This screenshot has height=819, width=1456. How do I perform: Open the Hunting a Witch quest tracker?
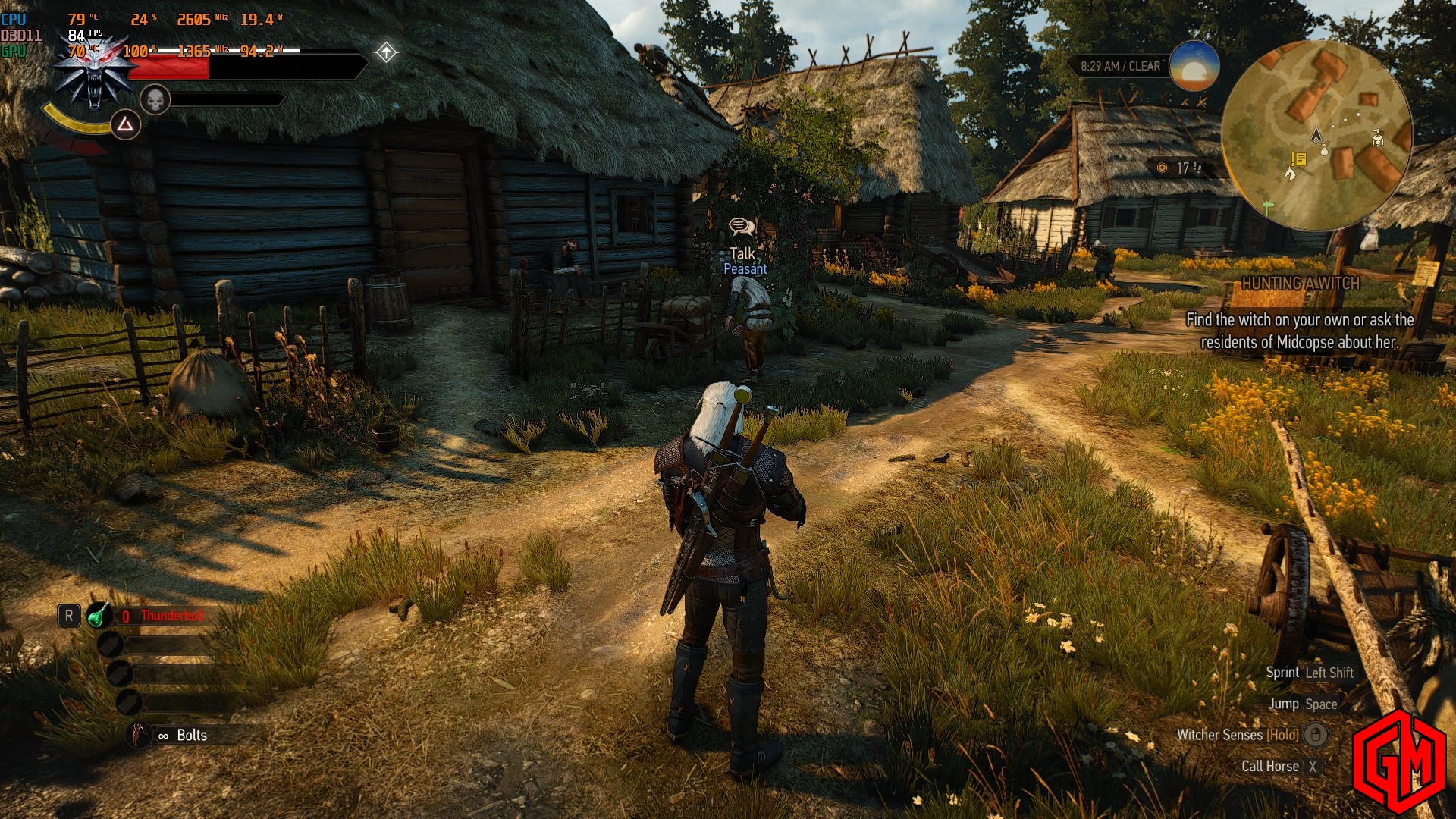pos(1300,284)
